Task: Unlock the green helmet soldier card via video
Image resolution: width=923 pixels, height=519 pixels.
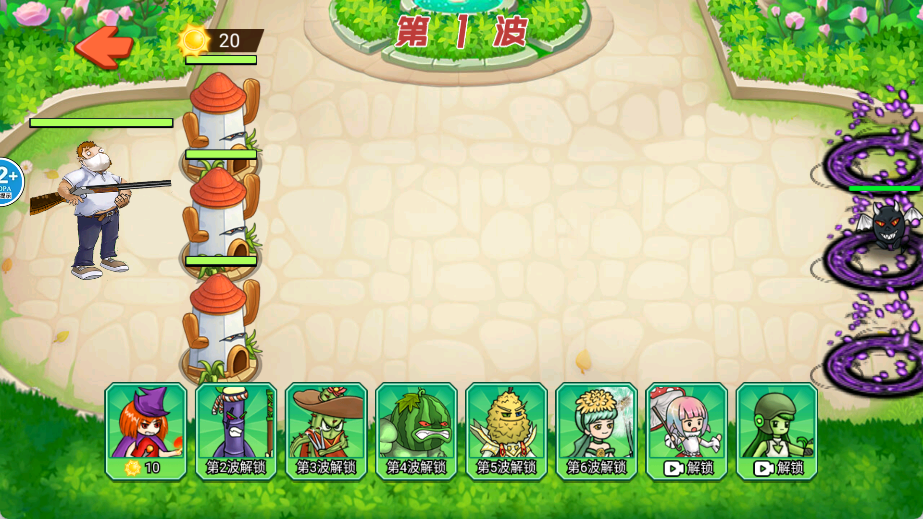Action: (x=776, y=431)
